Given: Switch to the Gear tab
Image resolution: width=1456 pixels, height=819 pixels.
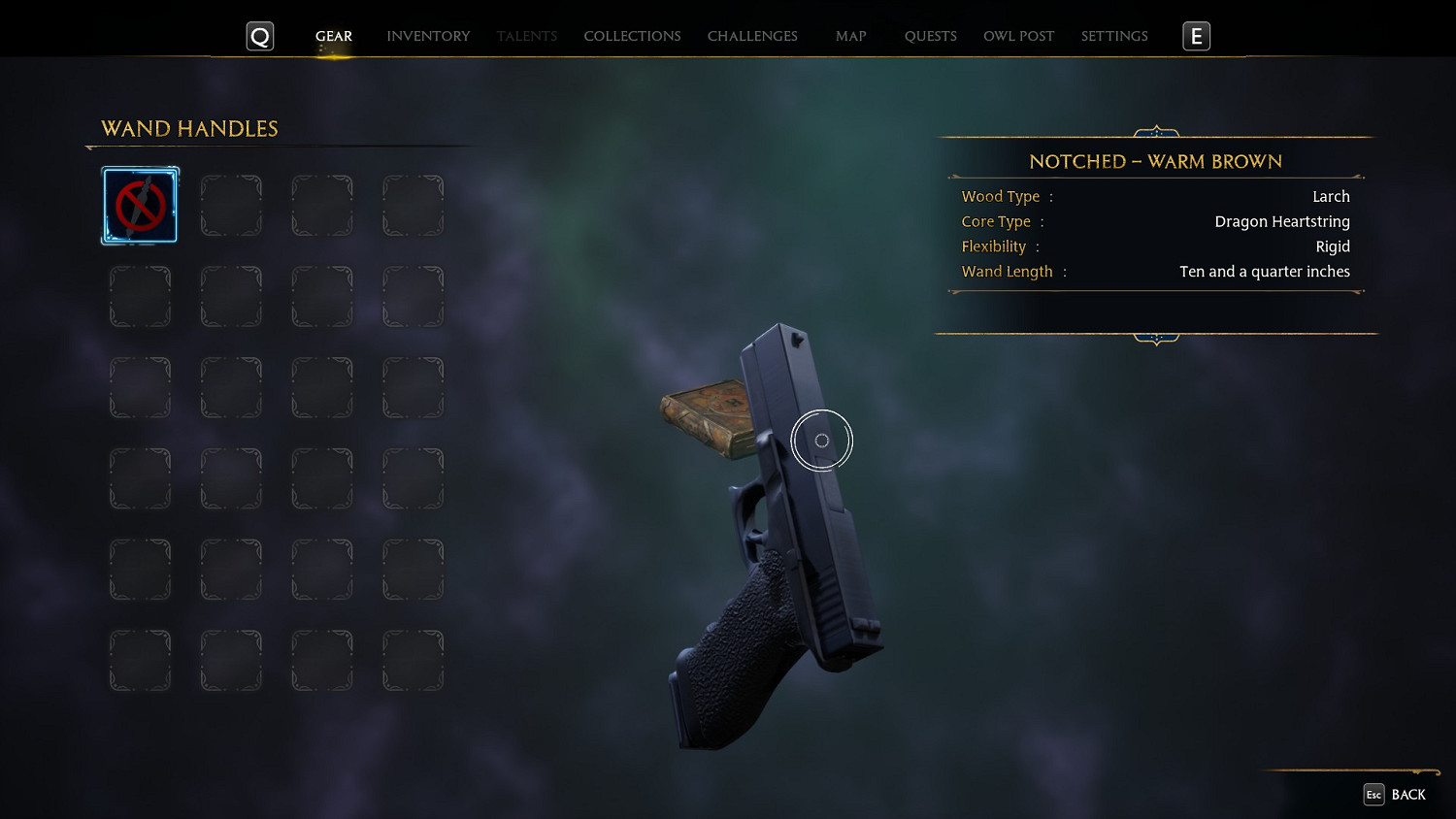Looking at the screenshot, I should [333, 36].
